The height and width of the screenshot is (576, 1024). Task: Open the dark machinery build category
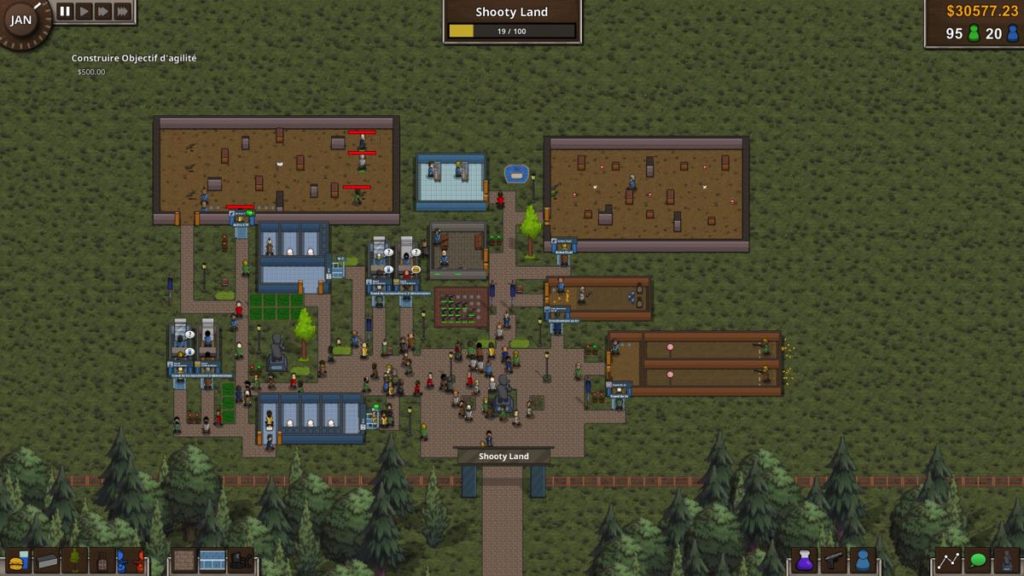[240, 561]
